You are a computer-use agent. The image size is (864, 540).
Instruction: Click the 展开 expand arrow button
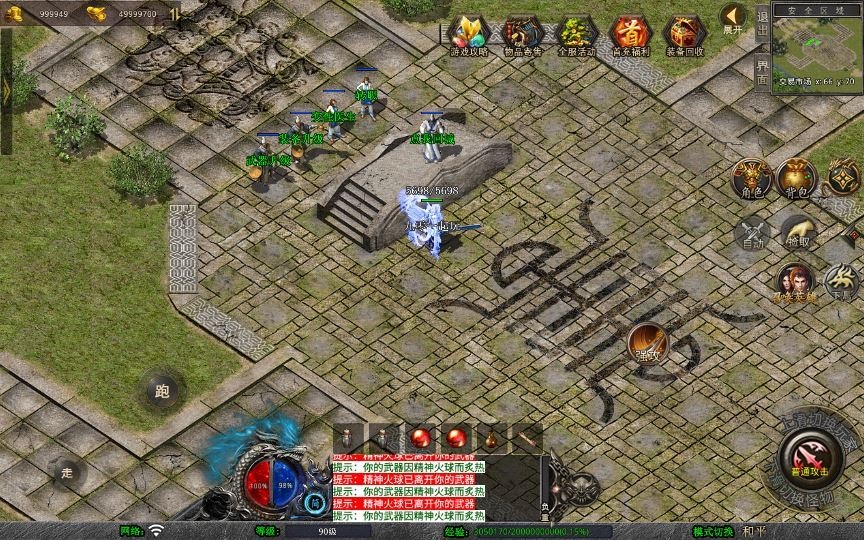click(x=732, y=18)
